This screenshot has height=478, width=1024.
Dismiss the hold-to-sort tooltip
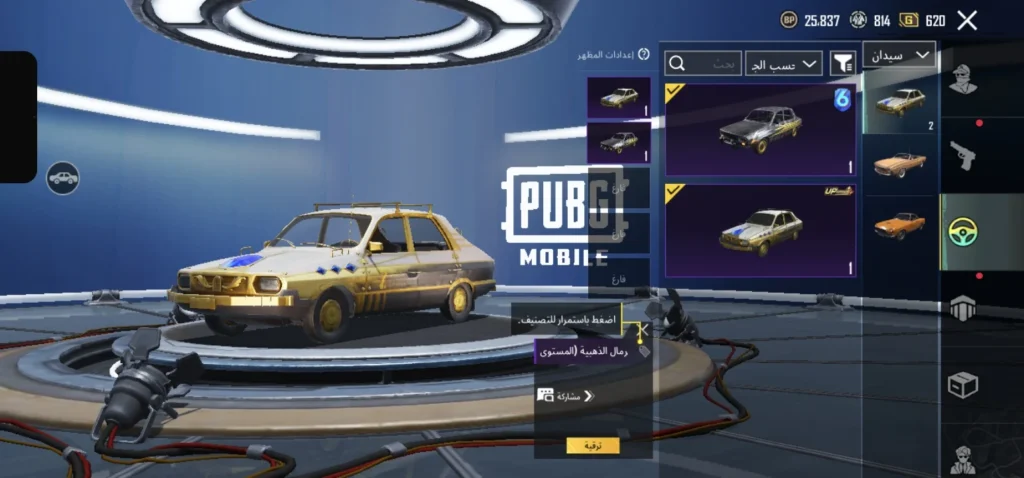coord(643,327)
